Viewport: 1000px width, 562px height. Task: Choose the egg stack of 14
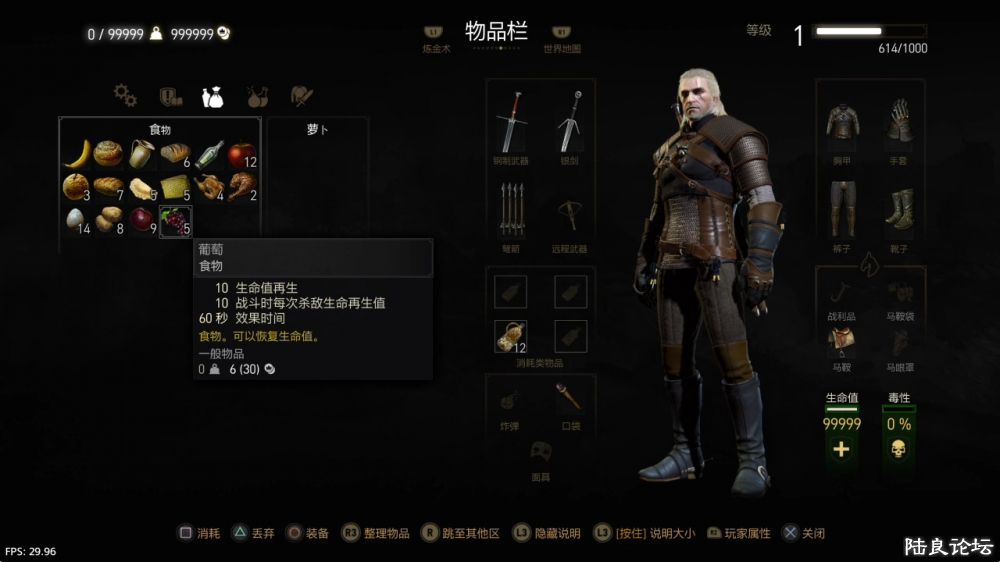coord(77,220)
